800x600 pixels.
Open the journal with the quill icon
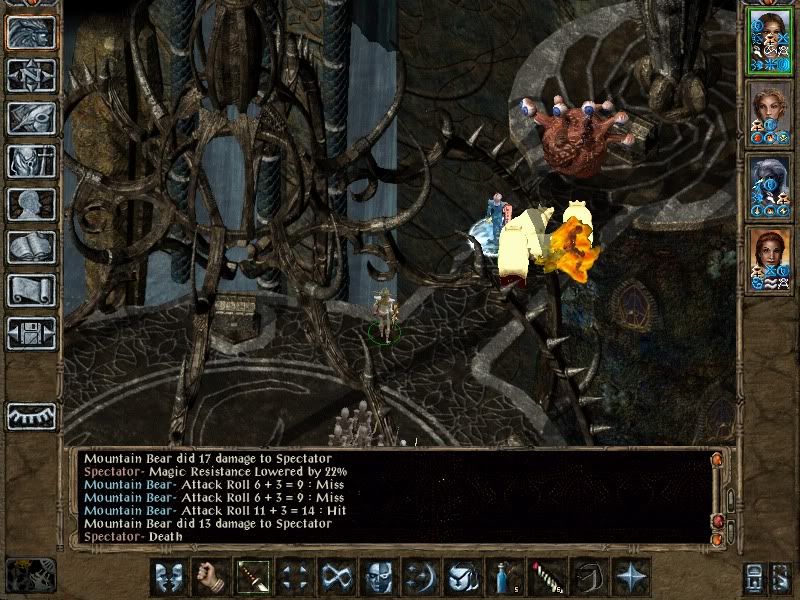click(31, 118)
